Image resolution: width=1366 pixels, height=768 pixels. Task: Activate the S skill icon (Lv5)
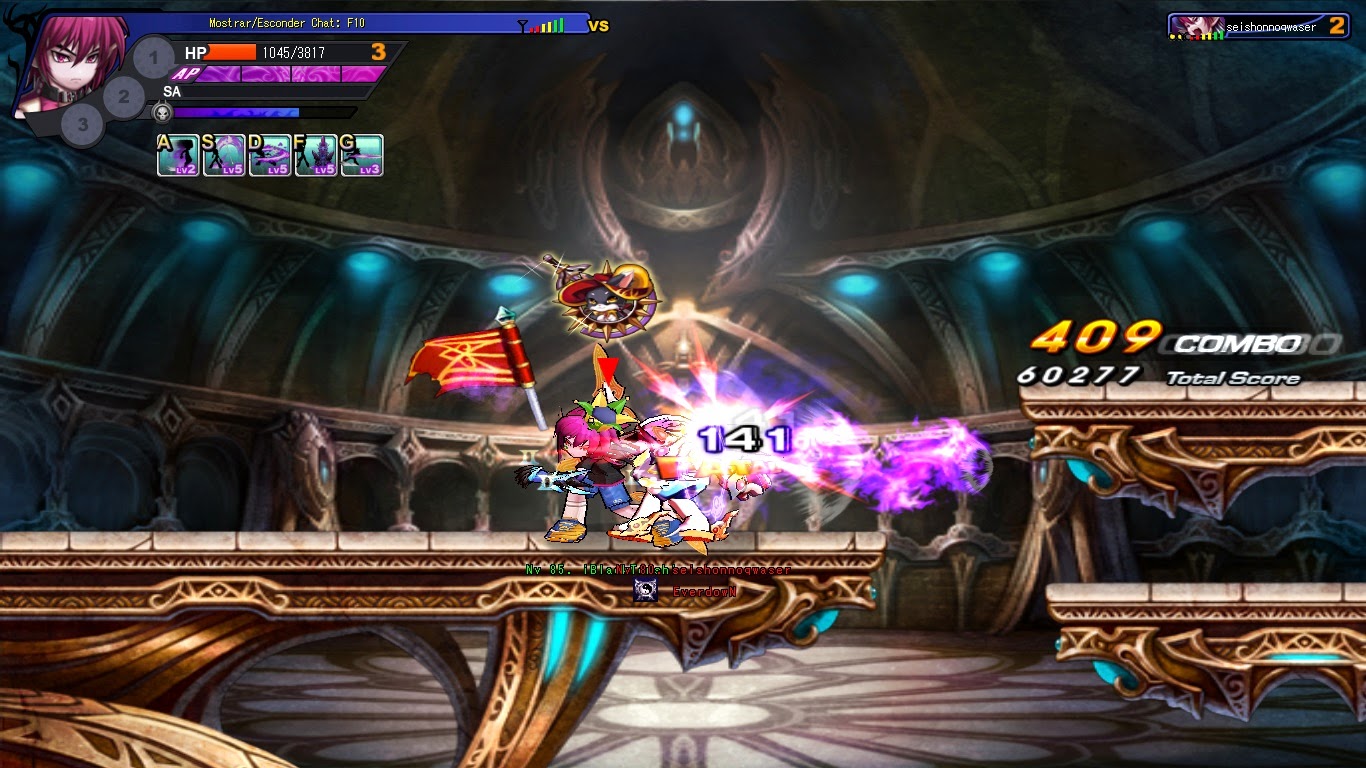coord(225,153)
